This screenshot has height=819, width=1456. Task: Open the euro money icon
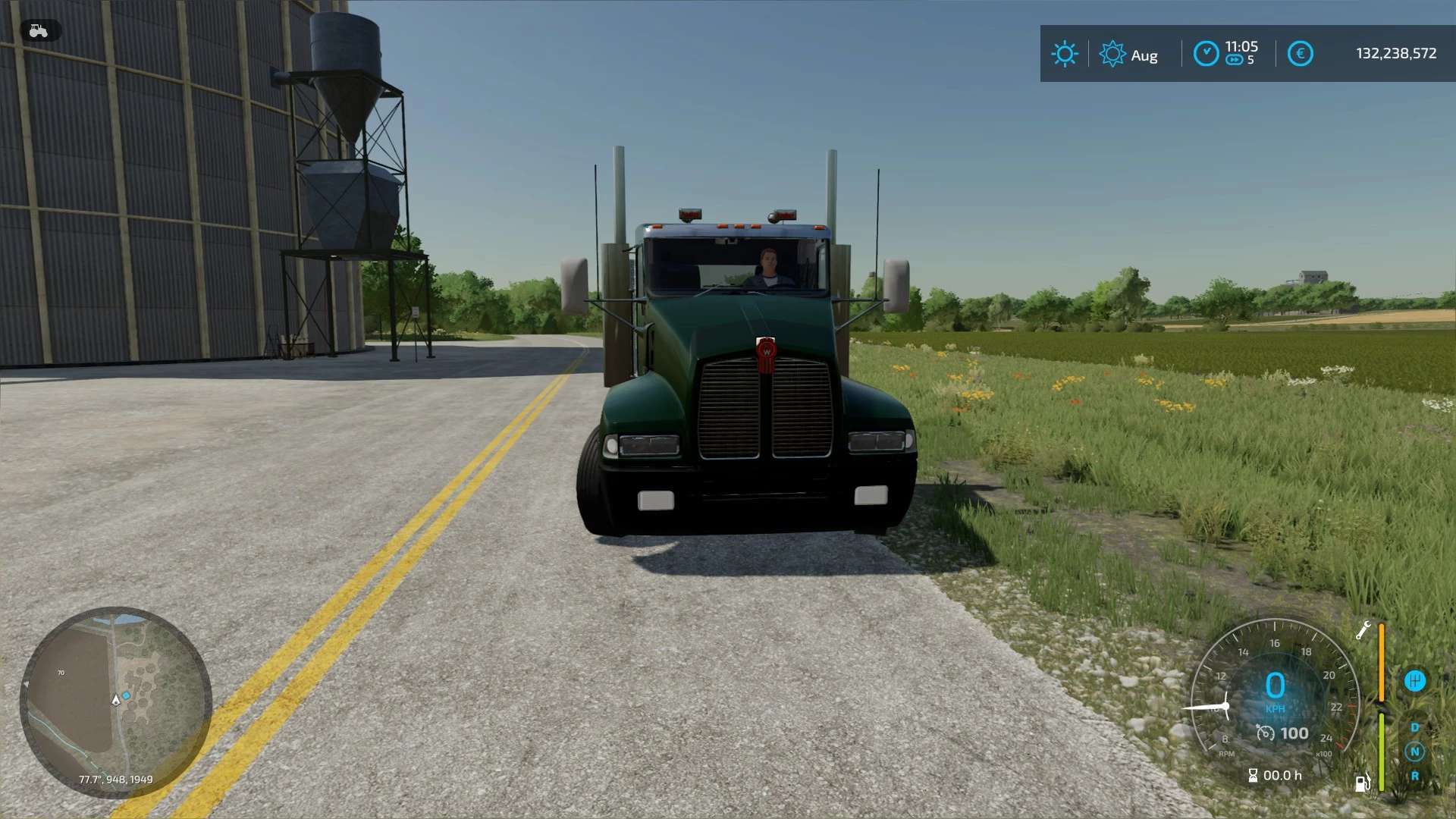tap(1300, 54)
